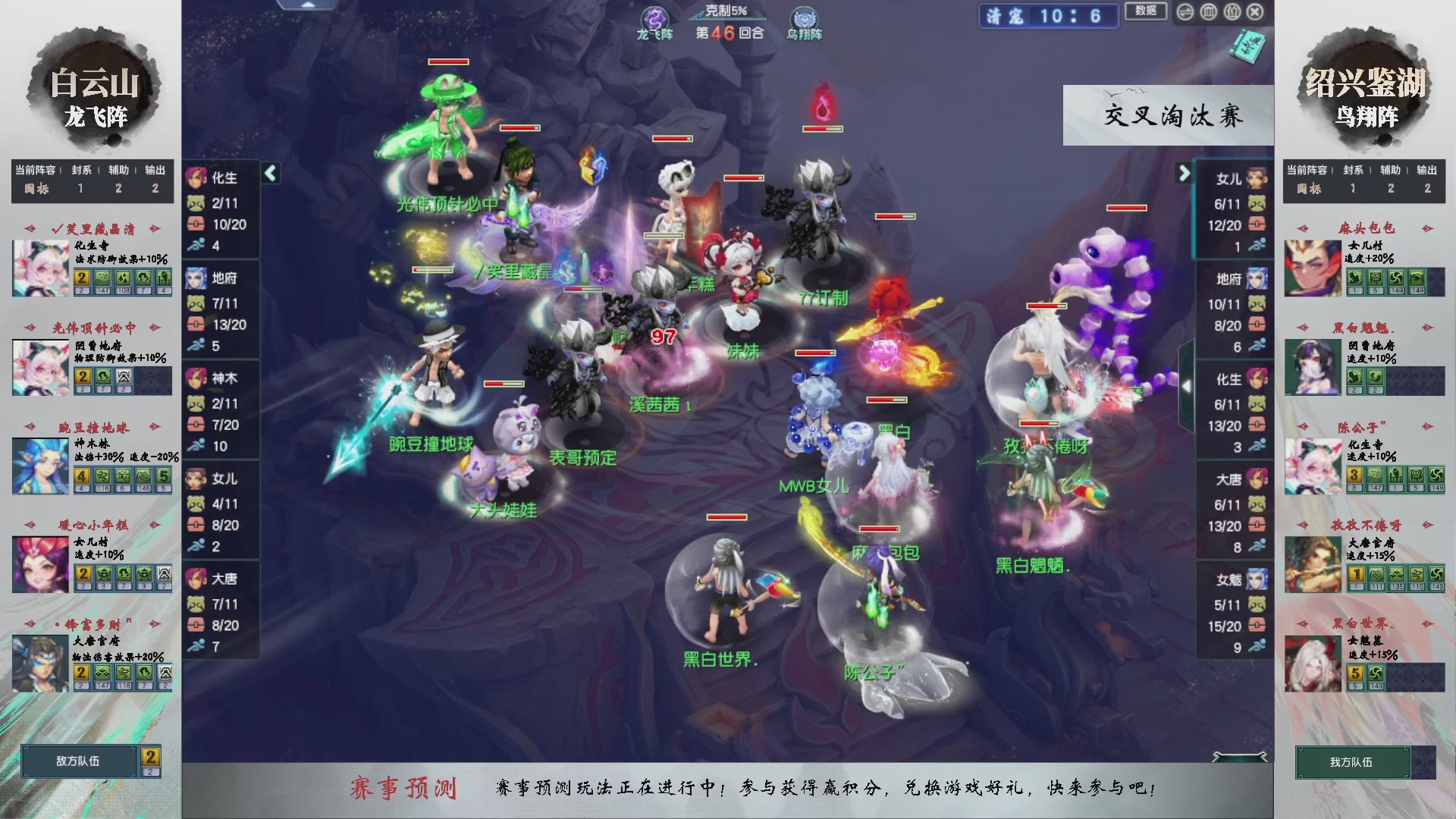Toggle the swap-view circle icon beside 数据
Screen dimensions: 1456x819
coord(1185,12)
